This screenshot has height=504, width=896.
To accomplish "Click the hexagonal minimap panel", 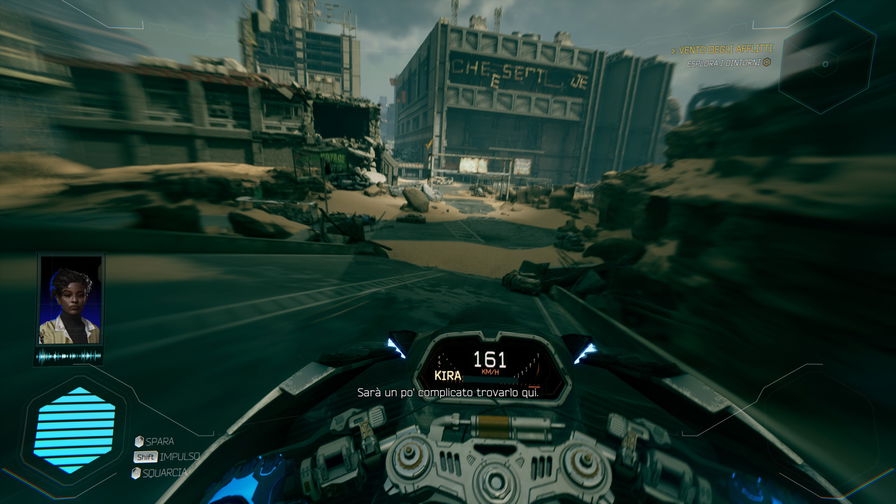I will 826,63.
